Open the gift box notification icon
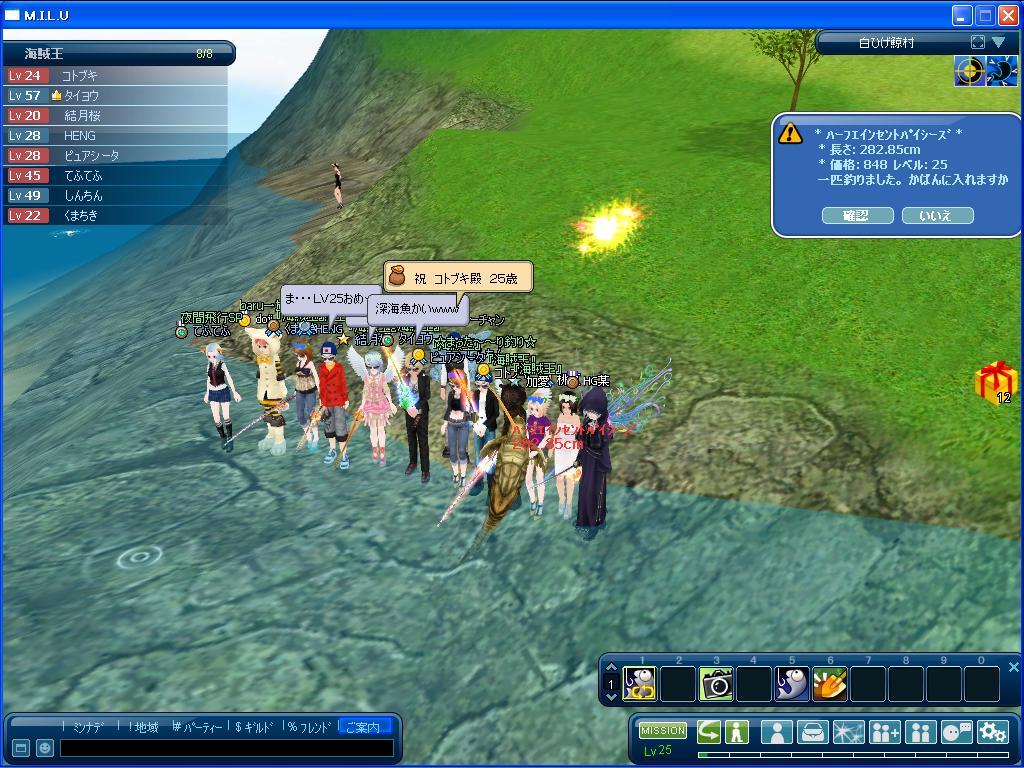The image size is (1024, 768). point(995,382)
